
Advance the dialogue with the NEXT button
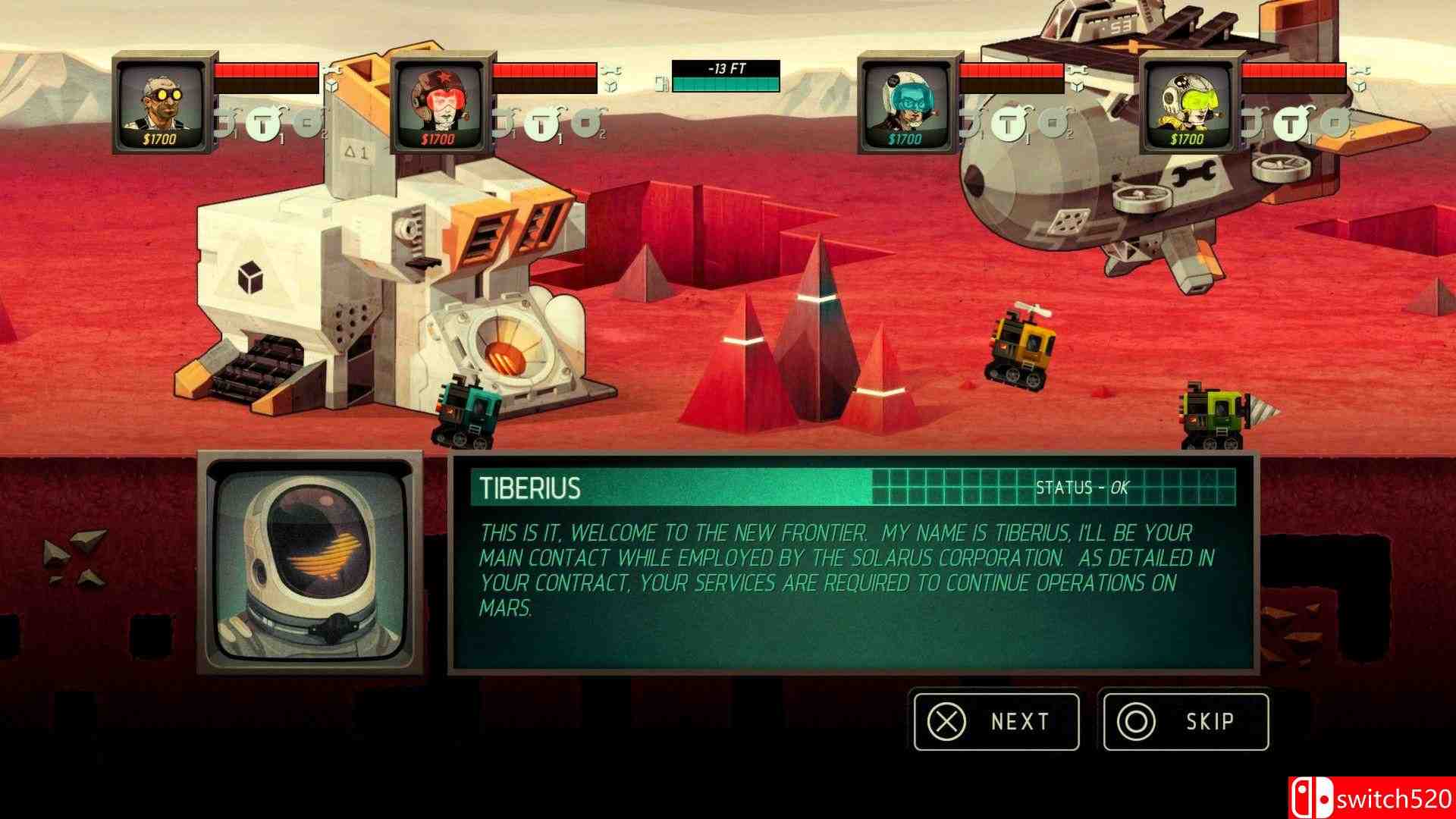pos(996,721)
